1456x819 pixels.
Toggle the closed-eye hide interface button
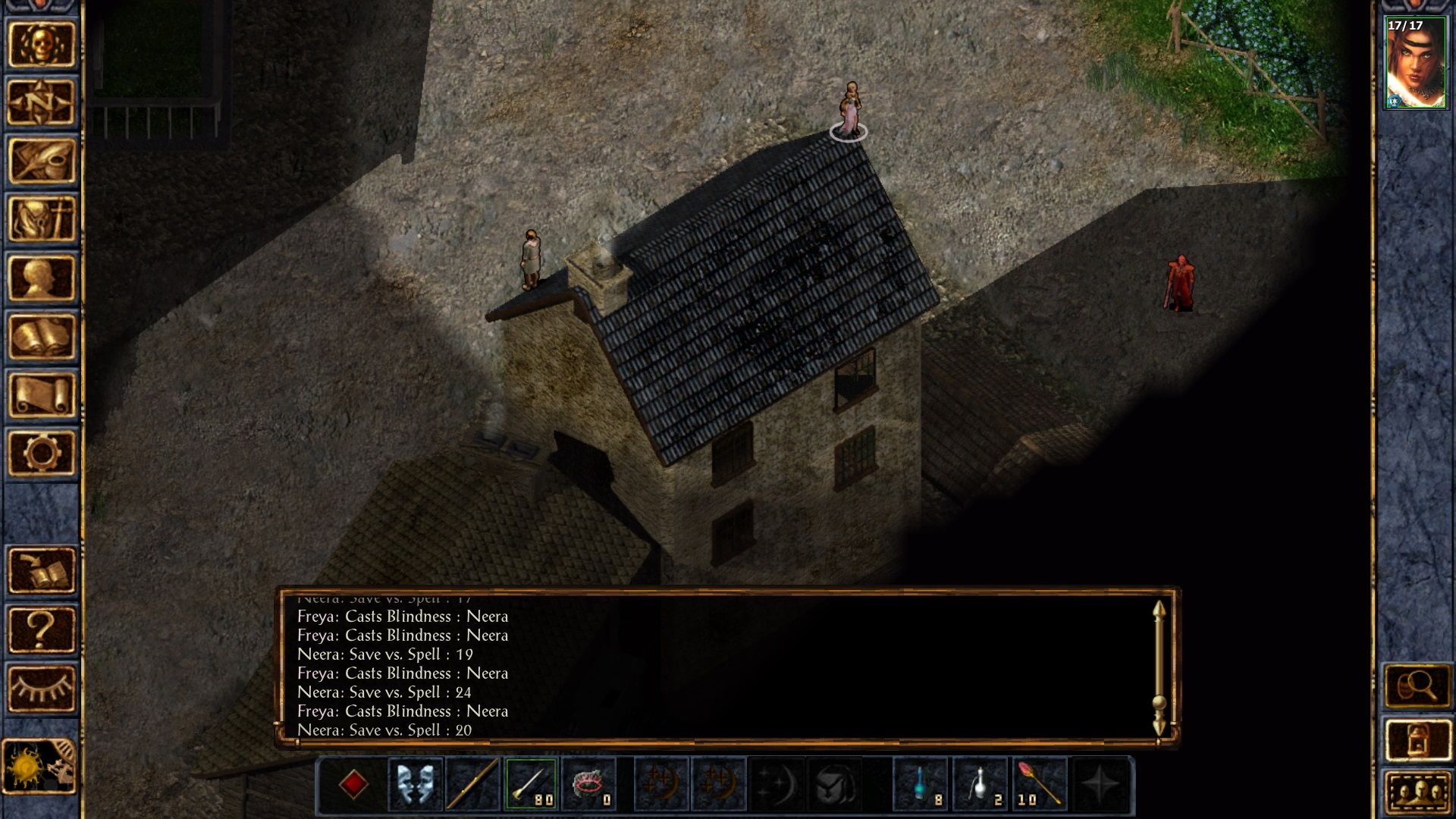(x=42, y=689)
